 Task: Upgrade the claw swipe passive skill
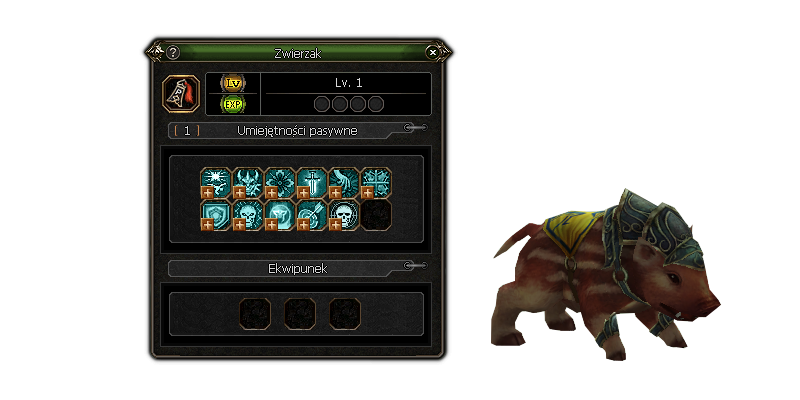click(x=335, y=192)
